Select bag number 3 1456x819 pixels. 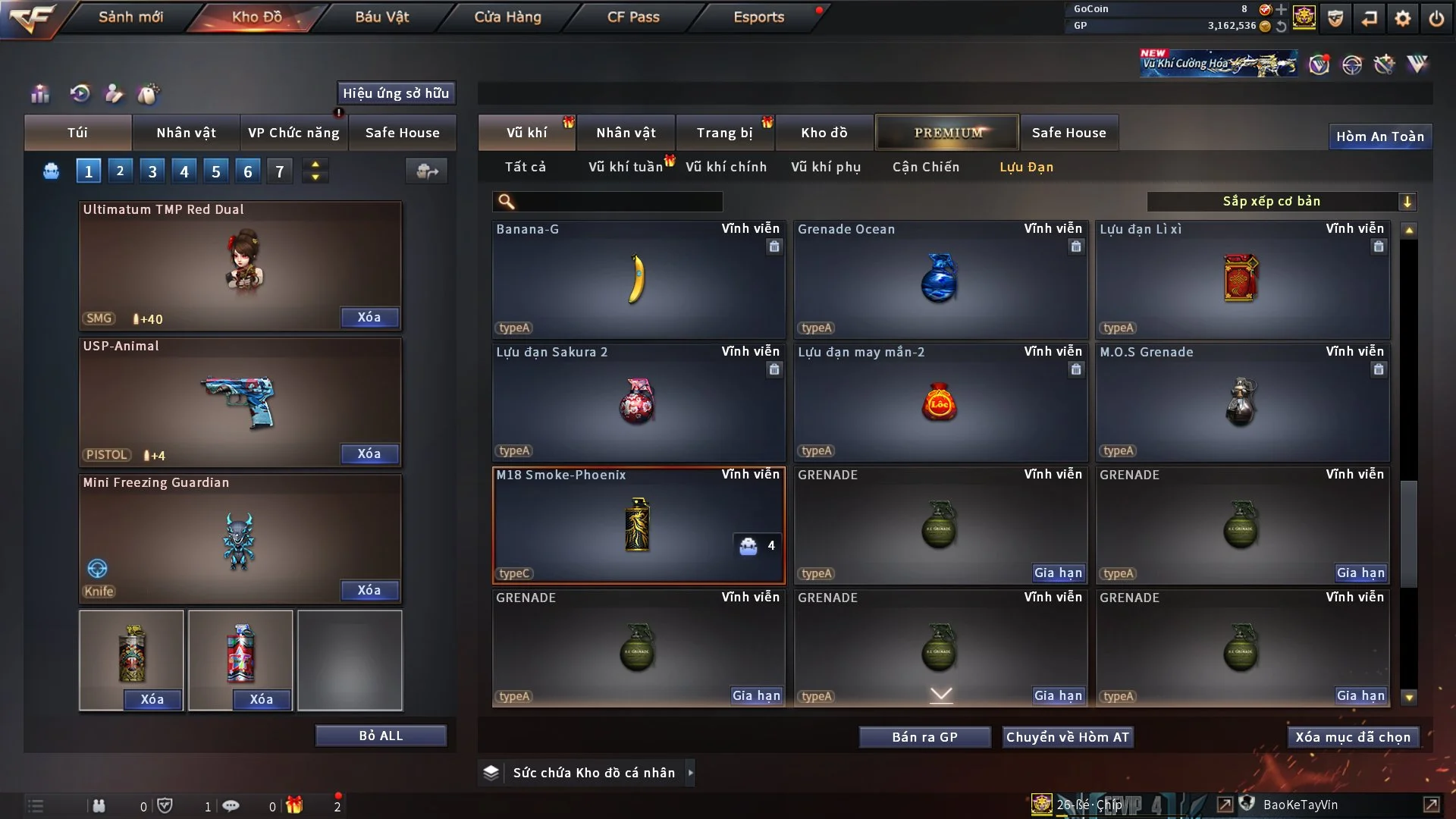point(152,171)
